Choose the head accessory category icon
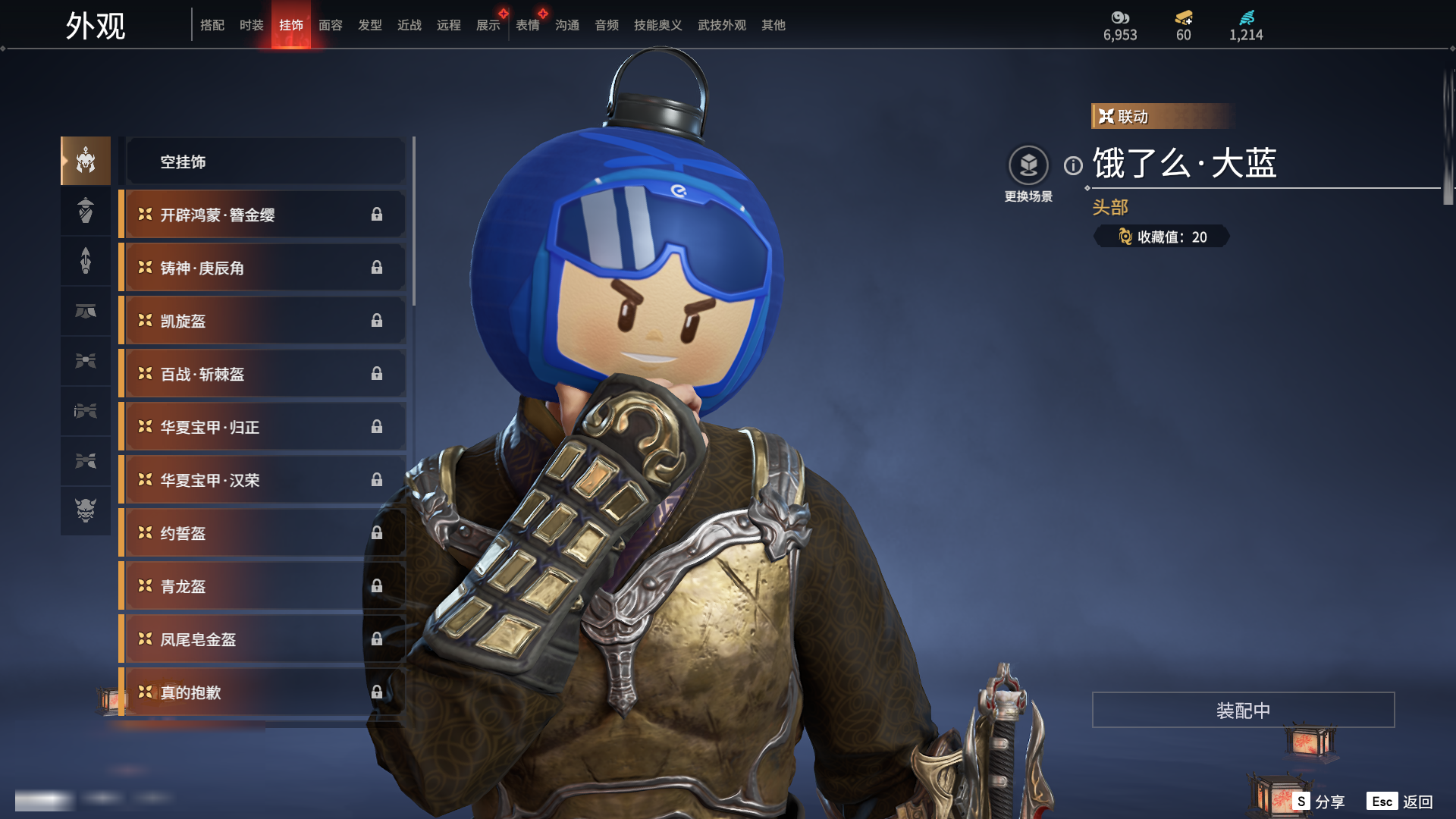This screenshot has width=1456, height=819. point(86,161)
